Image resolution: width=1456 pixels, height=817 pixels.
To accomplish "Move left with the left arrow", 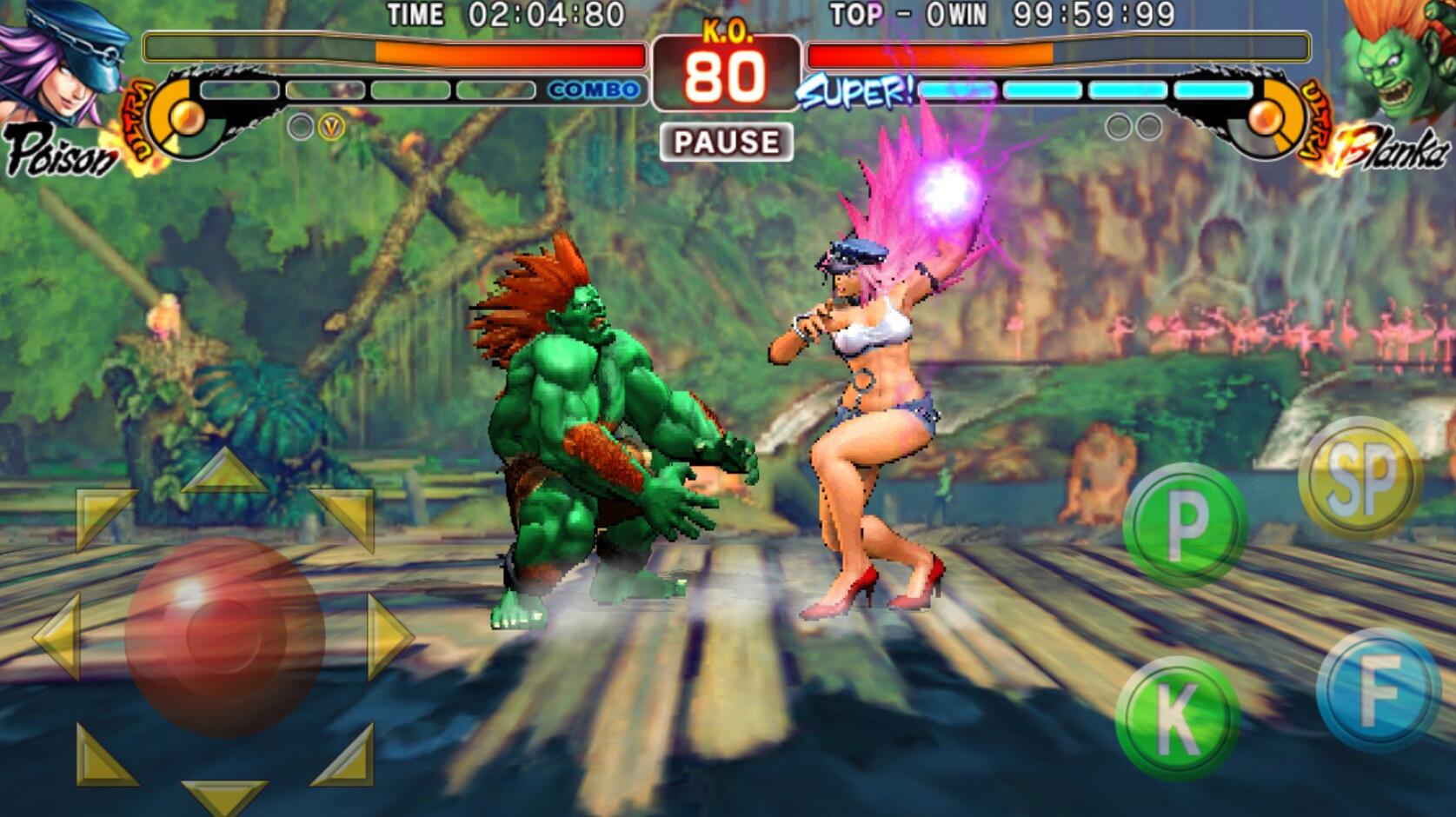I will (x=59, y=635).
